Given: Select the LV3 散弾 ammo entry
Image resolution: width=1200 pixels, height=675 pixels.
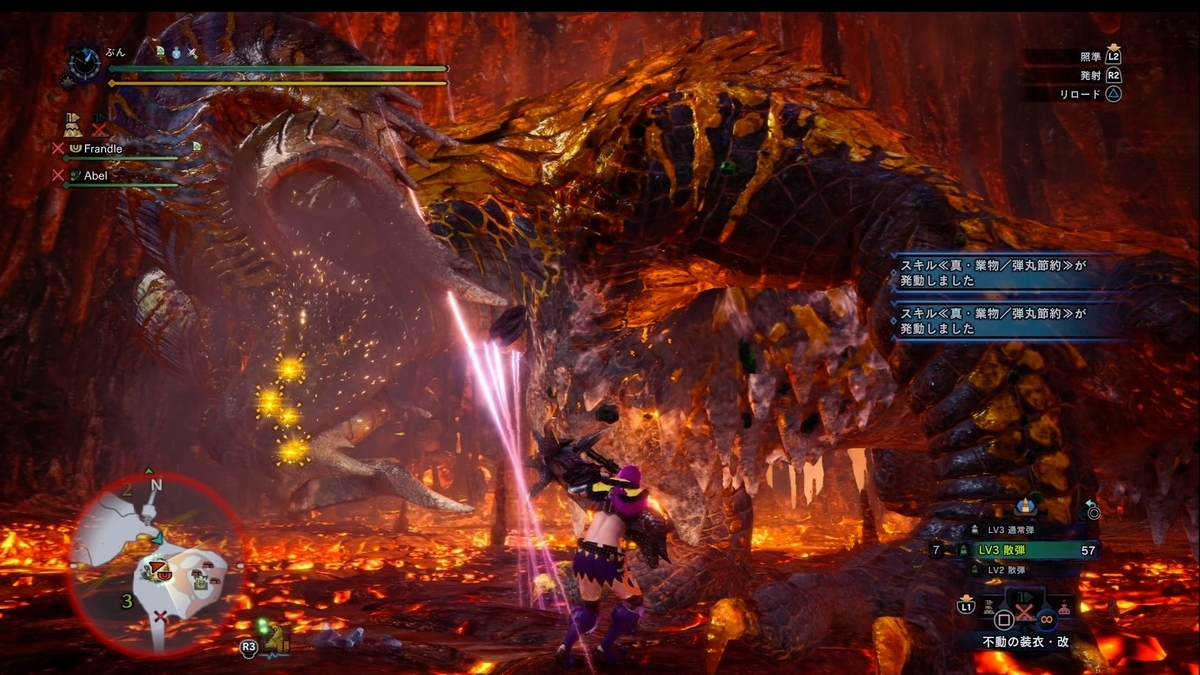Looking at the screenshot, I should pyautogui.click(x=1012, y=550).
